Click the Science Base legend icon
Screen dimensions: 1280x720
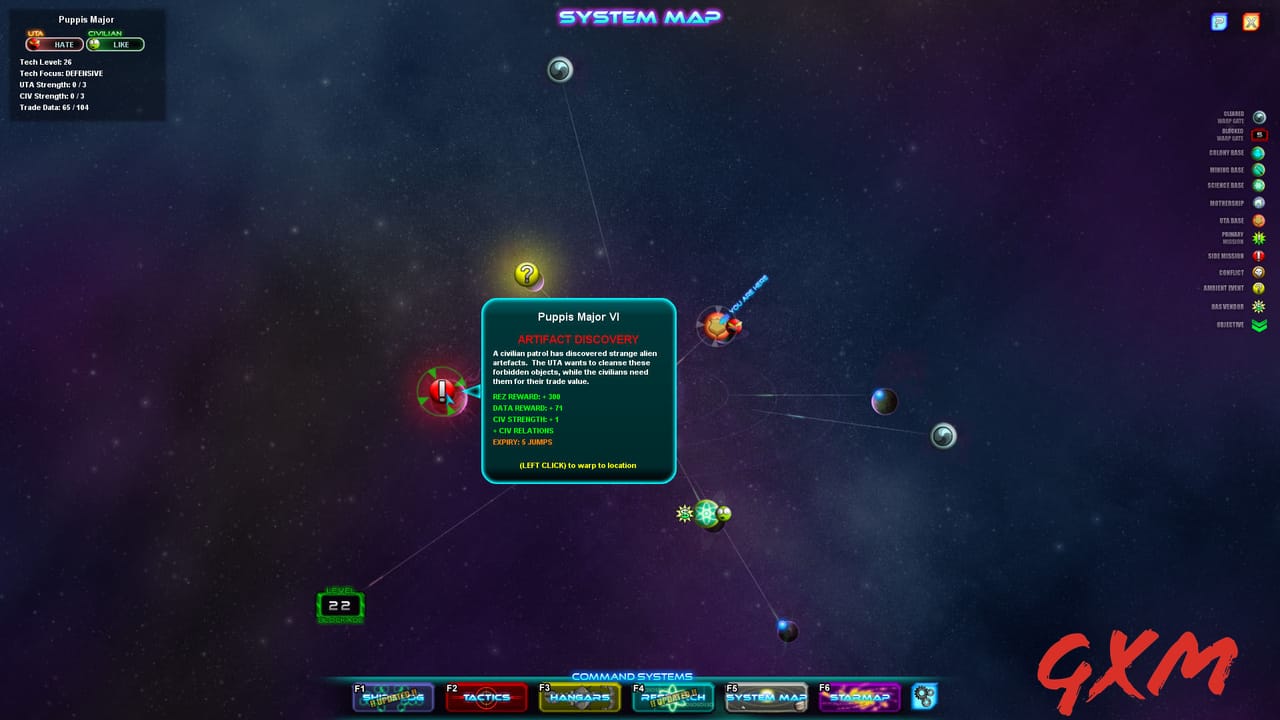[x=1260, y=186]
